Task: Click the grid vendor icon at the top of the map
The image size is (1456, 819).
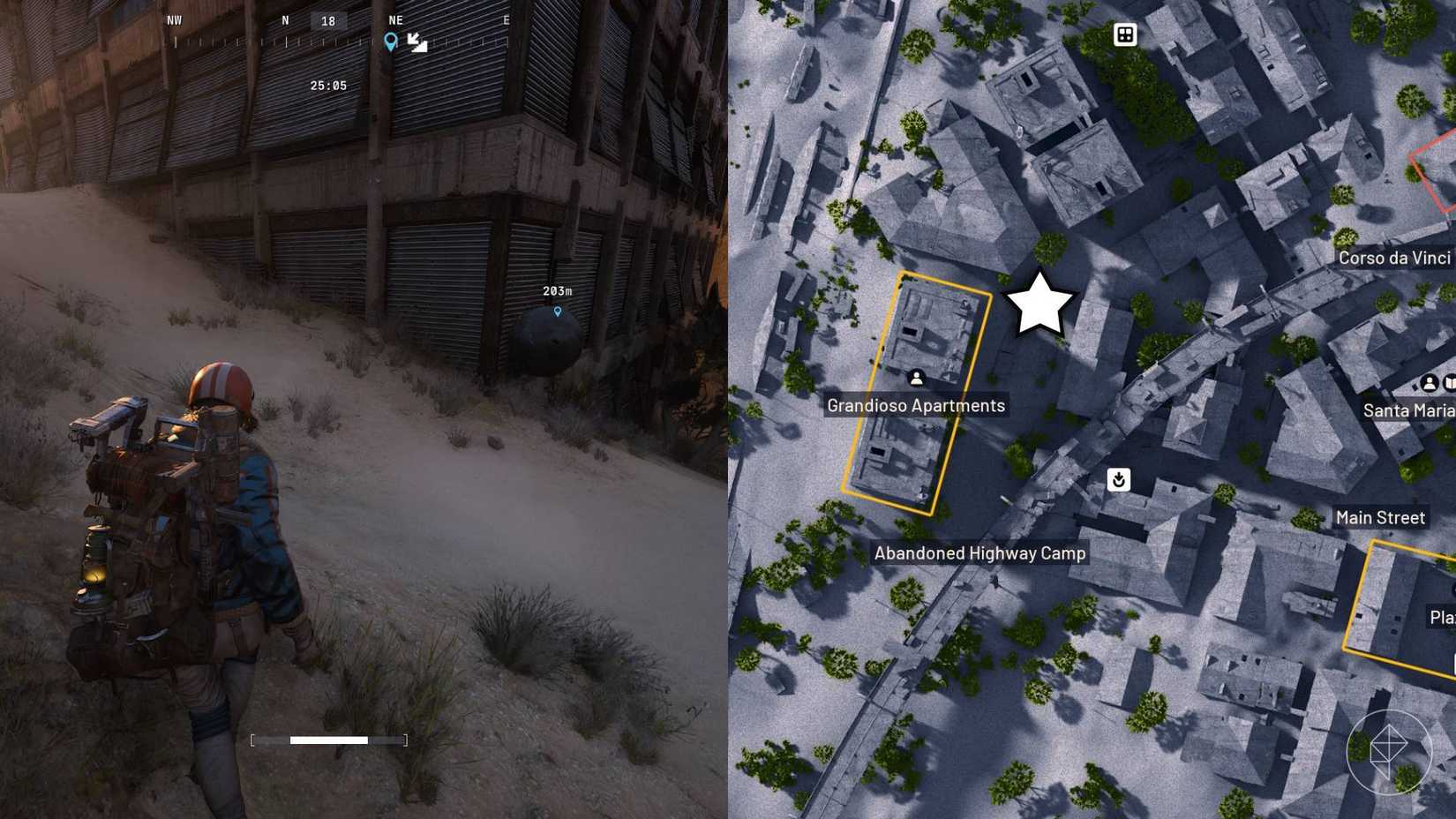Action: (1124, 33)
